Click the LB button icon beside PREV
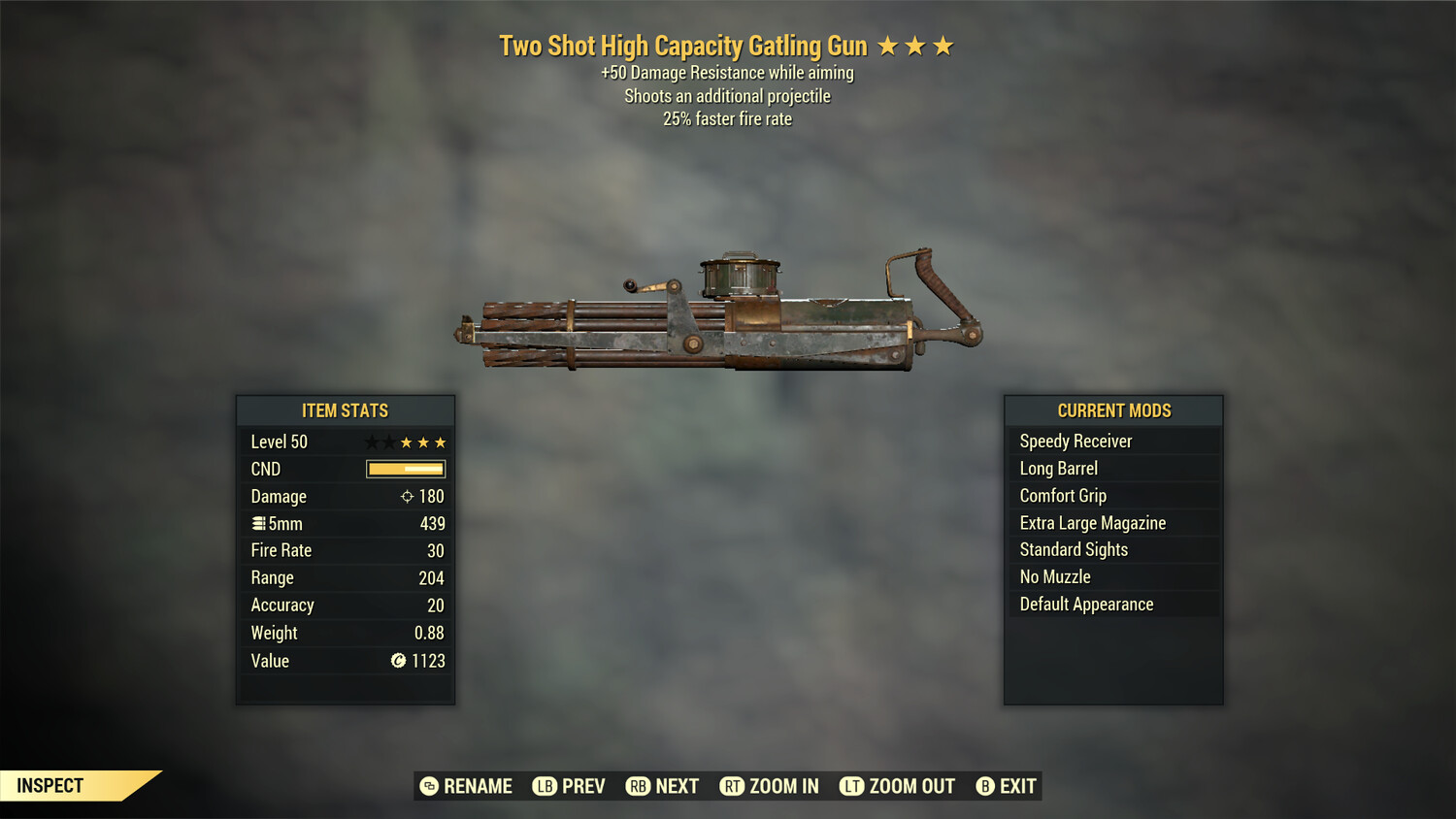Screen dimensions: 1456x819 pos(546,786)
